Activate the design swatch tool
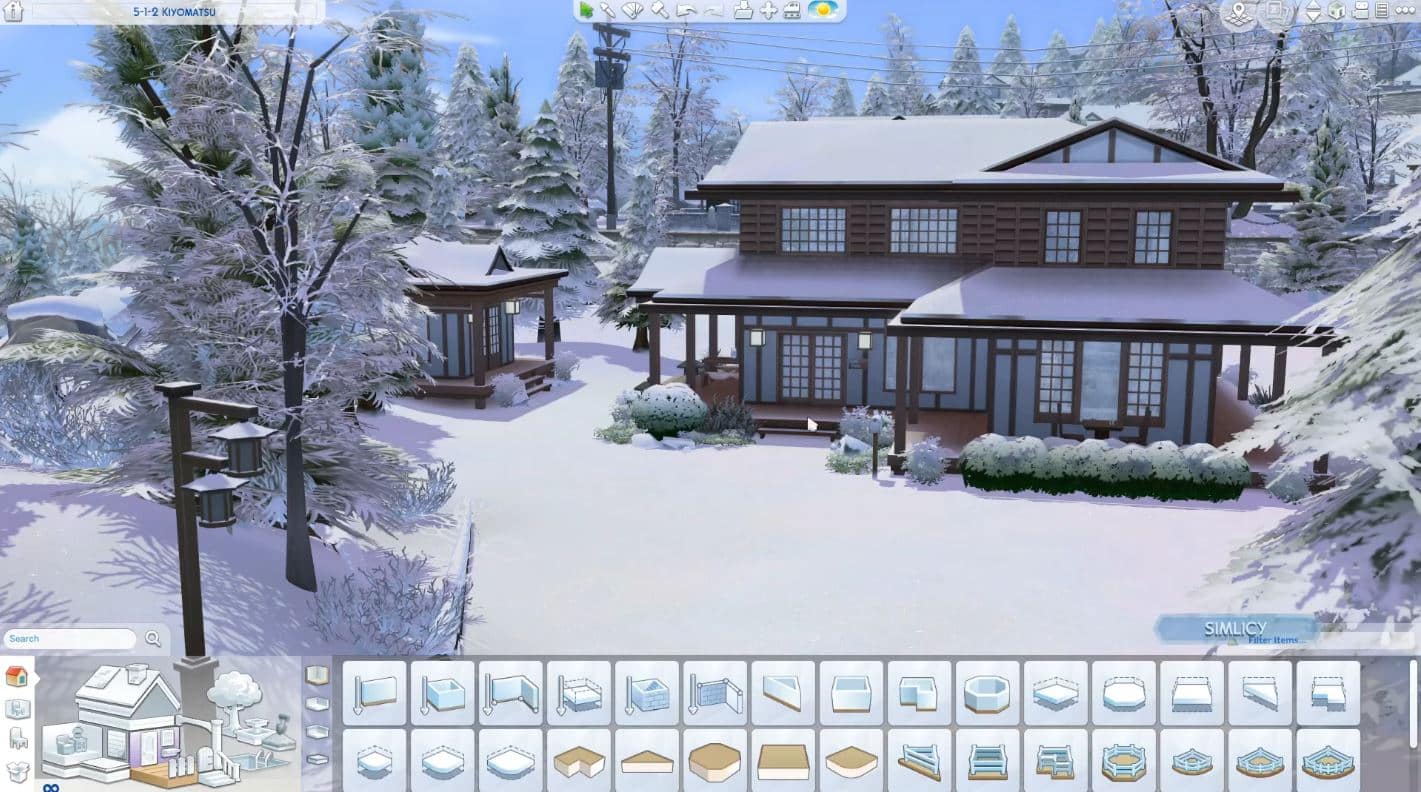The width and height of the screenshot is (1421, 792). pos(634,10)
